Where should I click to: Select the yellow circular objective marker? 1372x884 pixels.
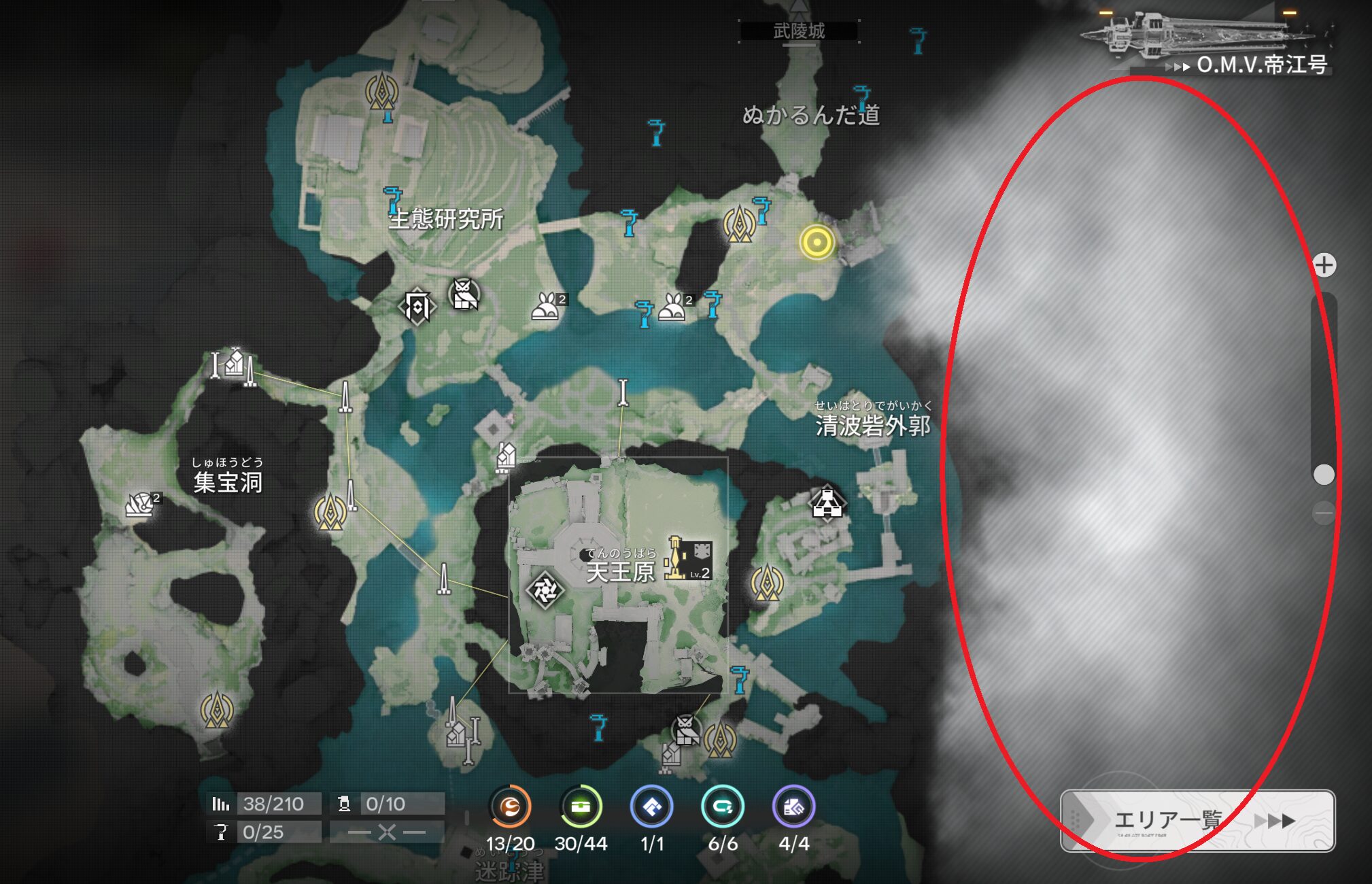point(817,242)
